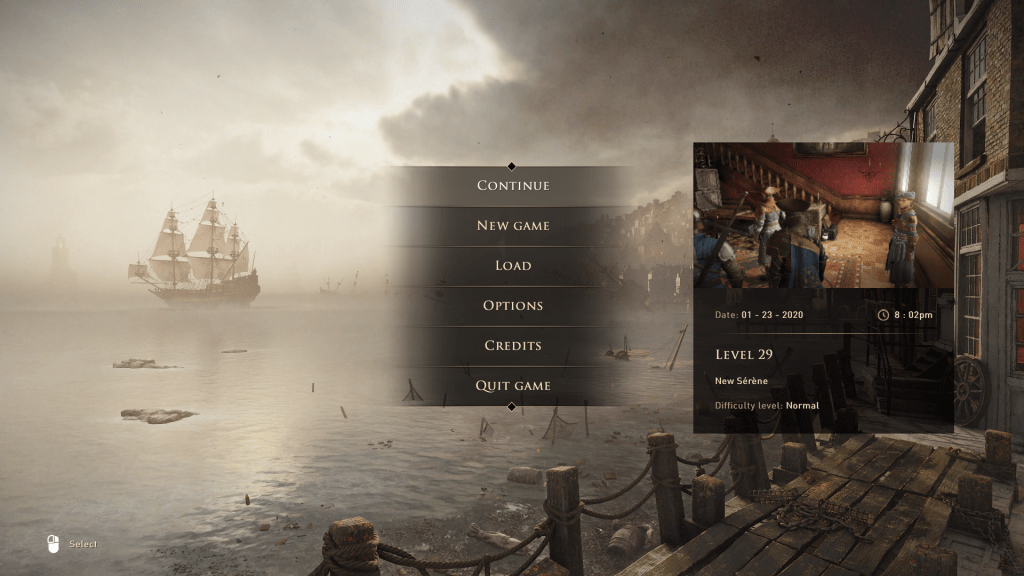This screenshot has width=1024, height=576.
Task: Open the Options menu
Action: click(512, 306)
